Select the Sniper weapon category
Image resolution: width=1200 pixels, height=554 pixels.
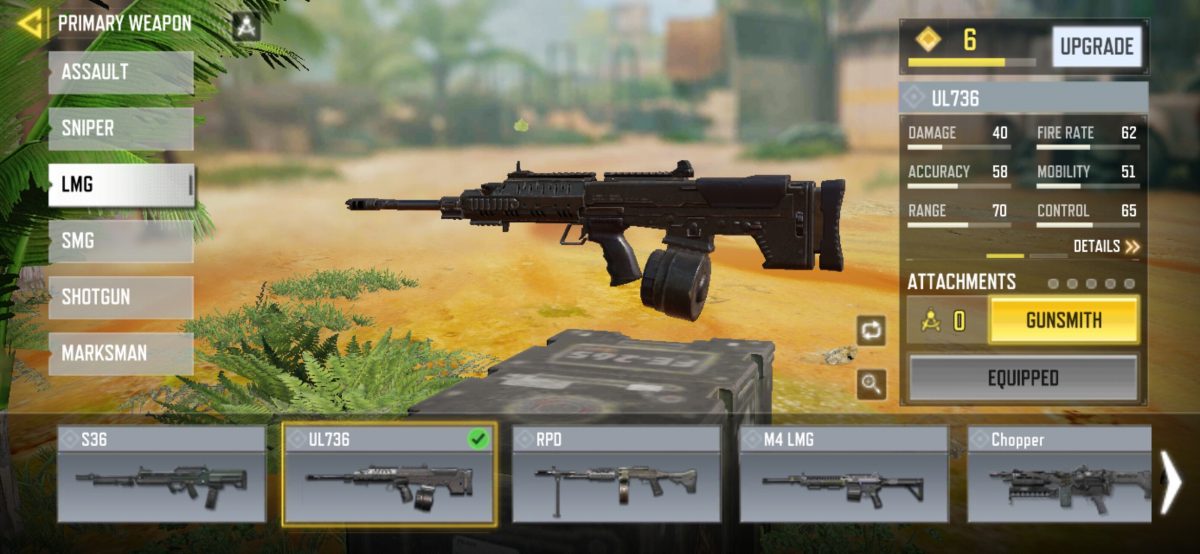coord(120,129)
